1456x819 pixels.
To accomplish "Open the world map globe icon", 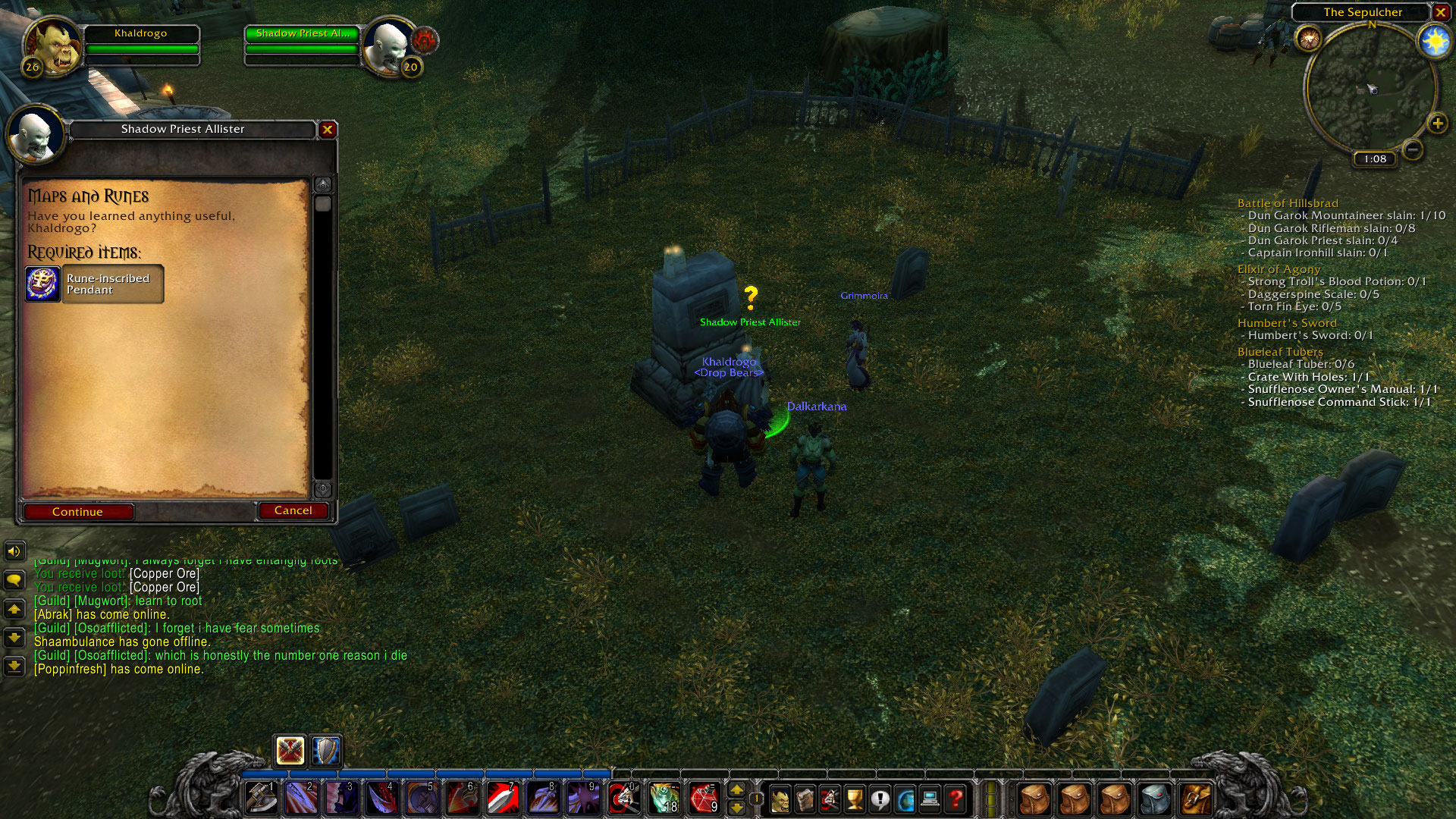I will [905, 799].
